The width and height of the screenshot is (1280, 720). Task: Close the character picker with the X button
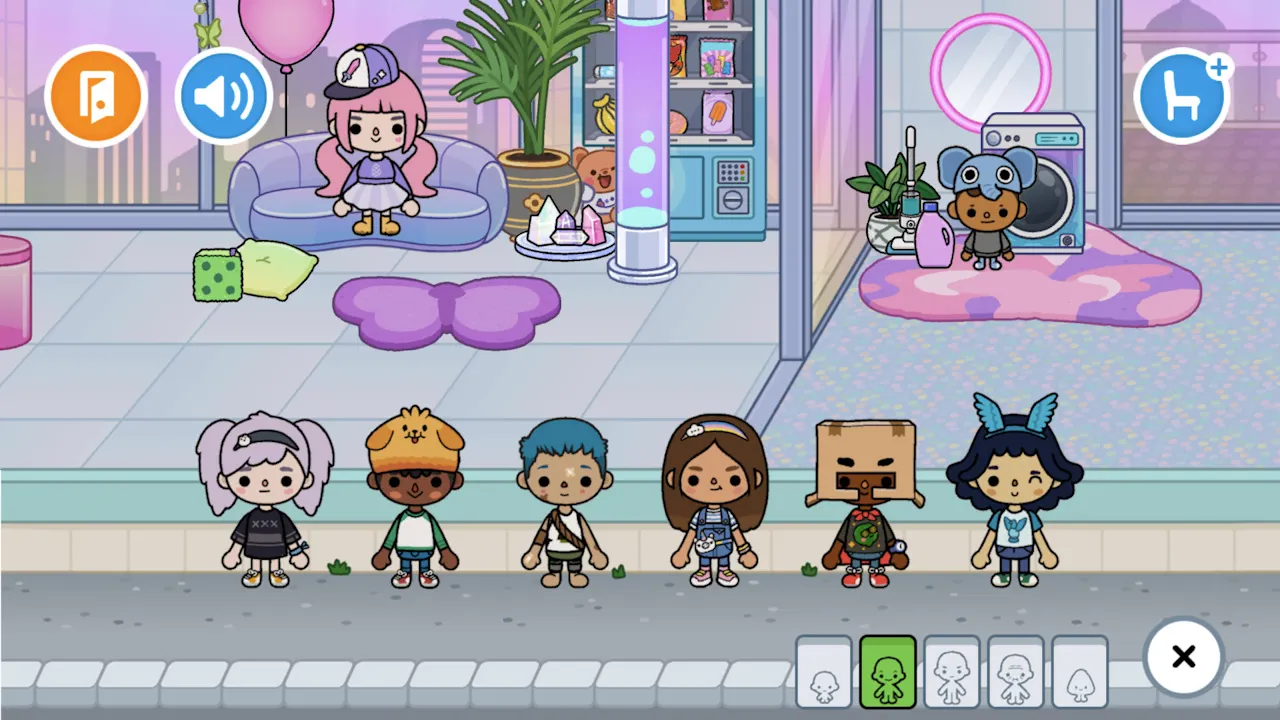pos(1184,657)
